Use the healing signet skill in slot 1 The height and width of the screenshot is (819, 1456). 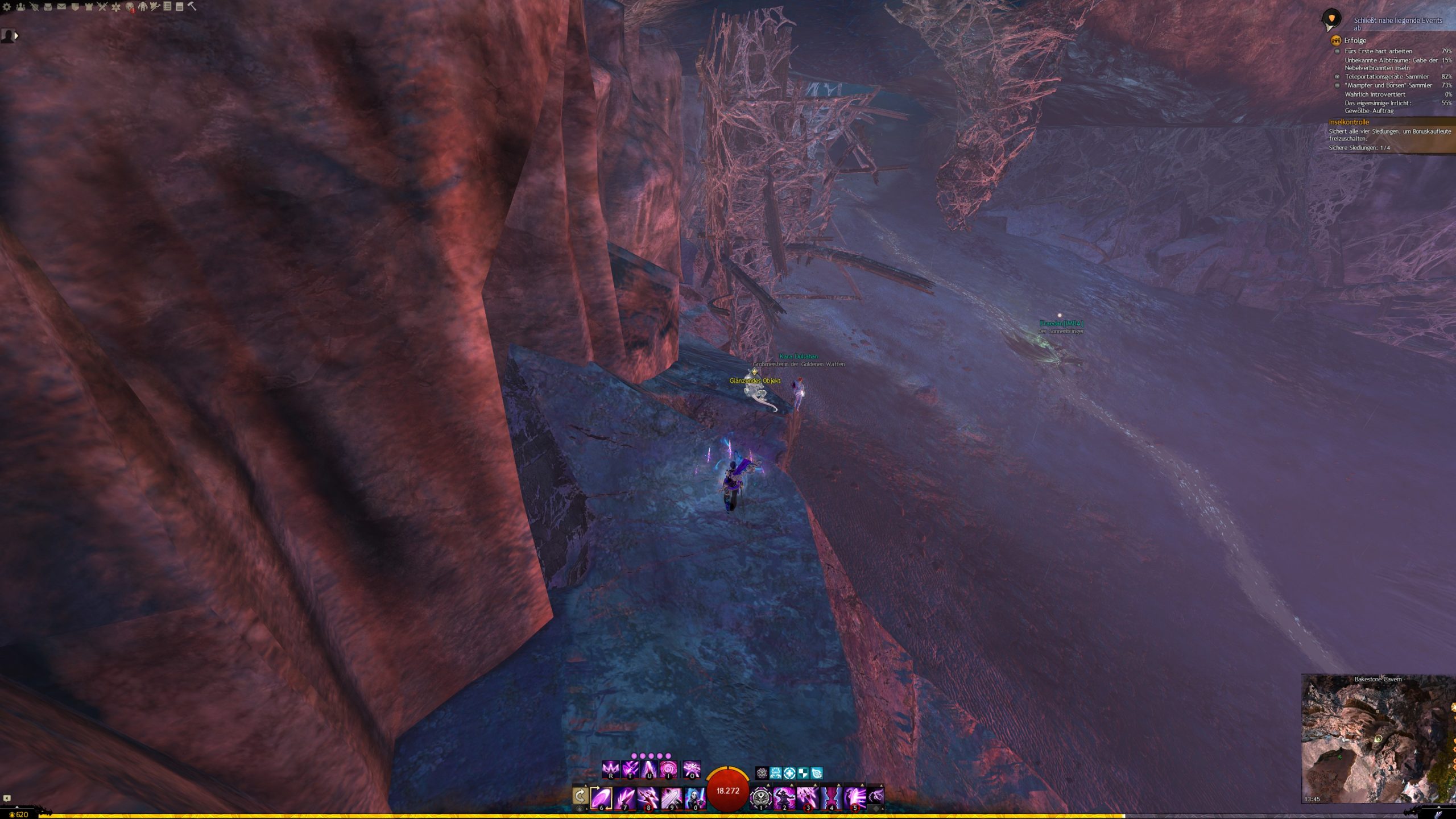760,797
